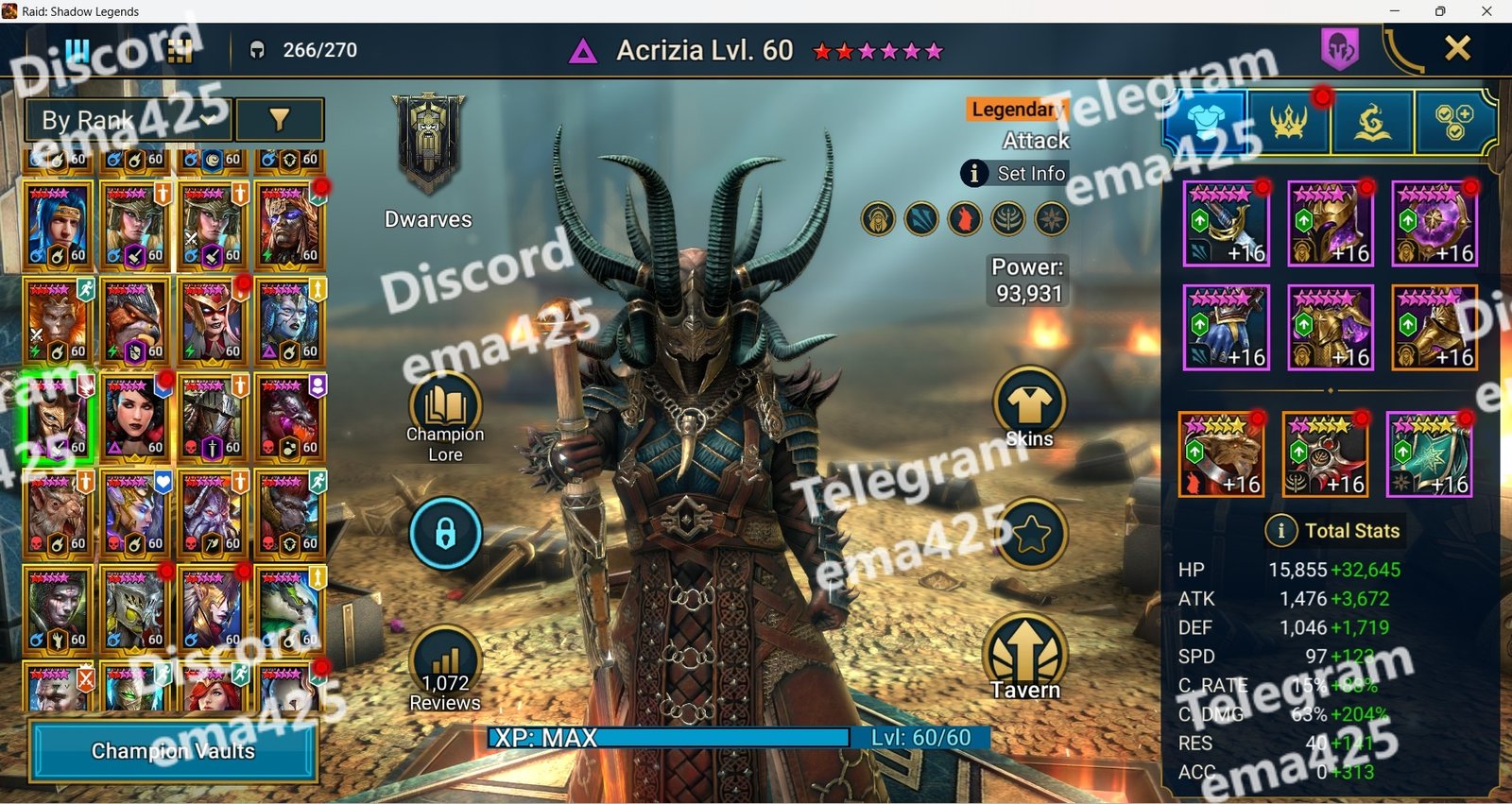Switch to the equipment armor tab

1205,123
